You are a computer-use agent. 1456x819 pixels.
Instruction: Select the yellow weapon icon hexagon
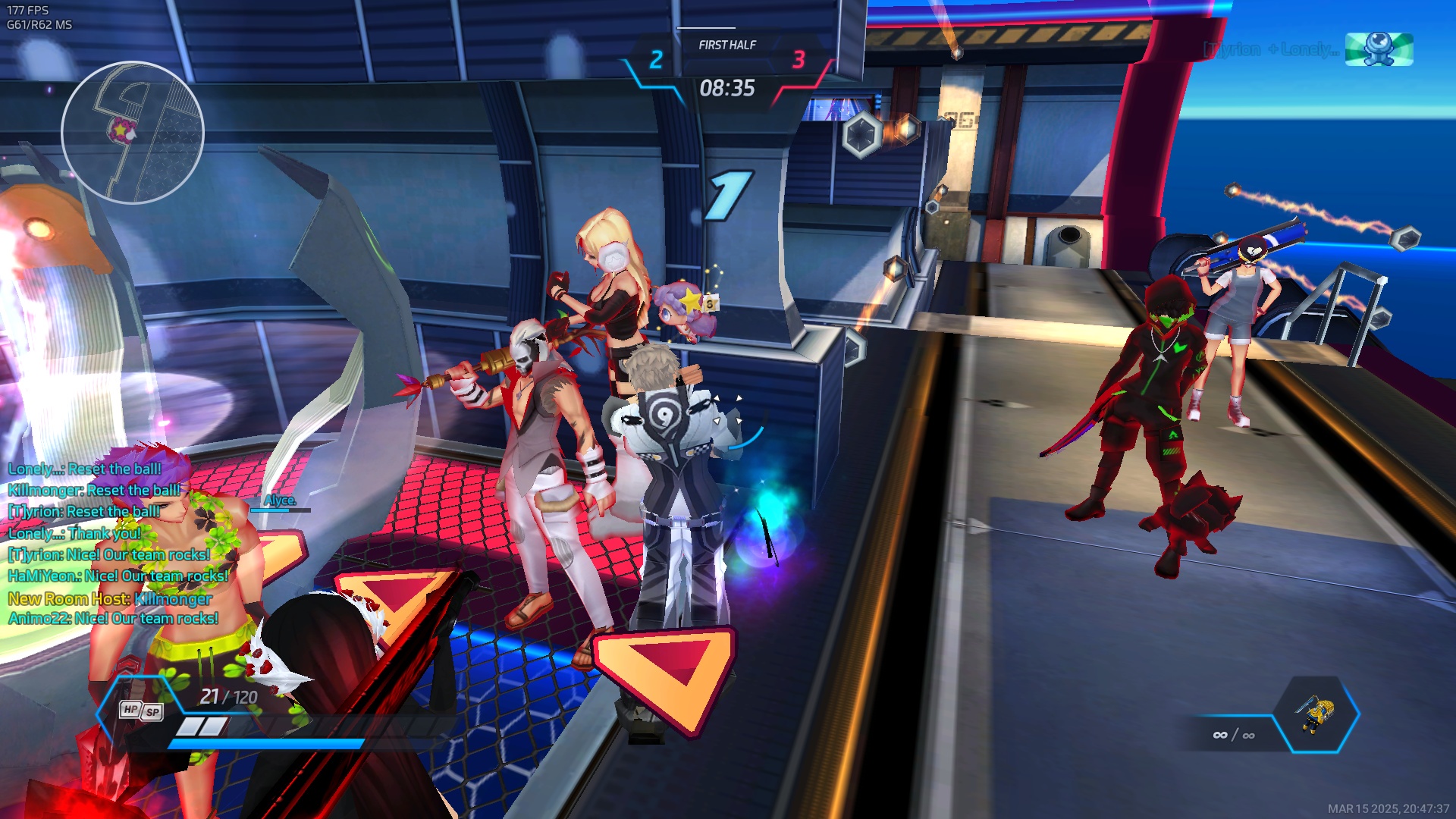[x=1318, y=714]
